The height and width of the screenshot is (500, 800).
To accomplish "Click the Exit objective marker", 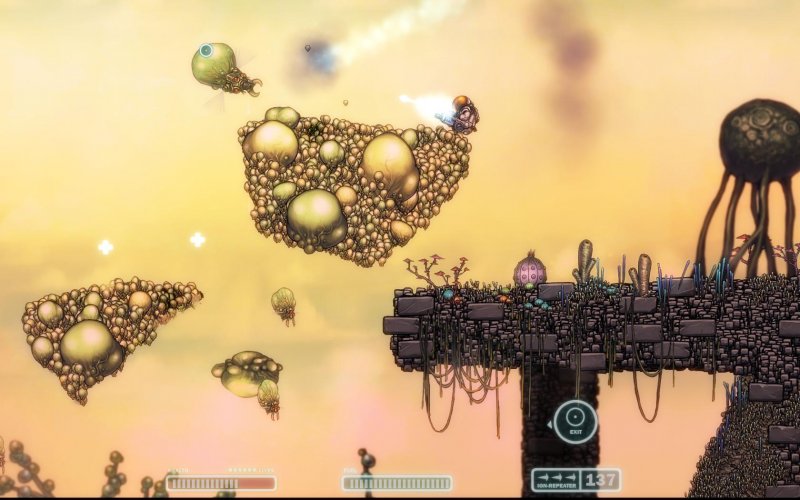I will [575, 421].
